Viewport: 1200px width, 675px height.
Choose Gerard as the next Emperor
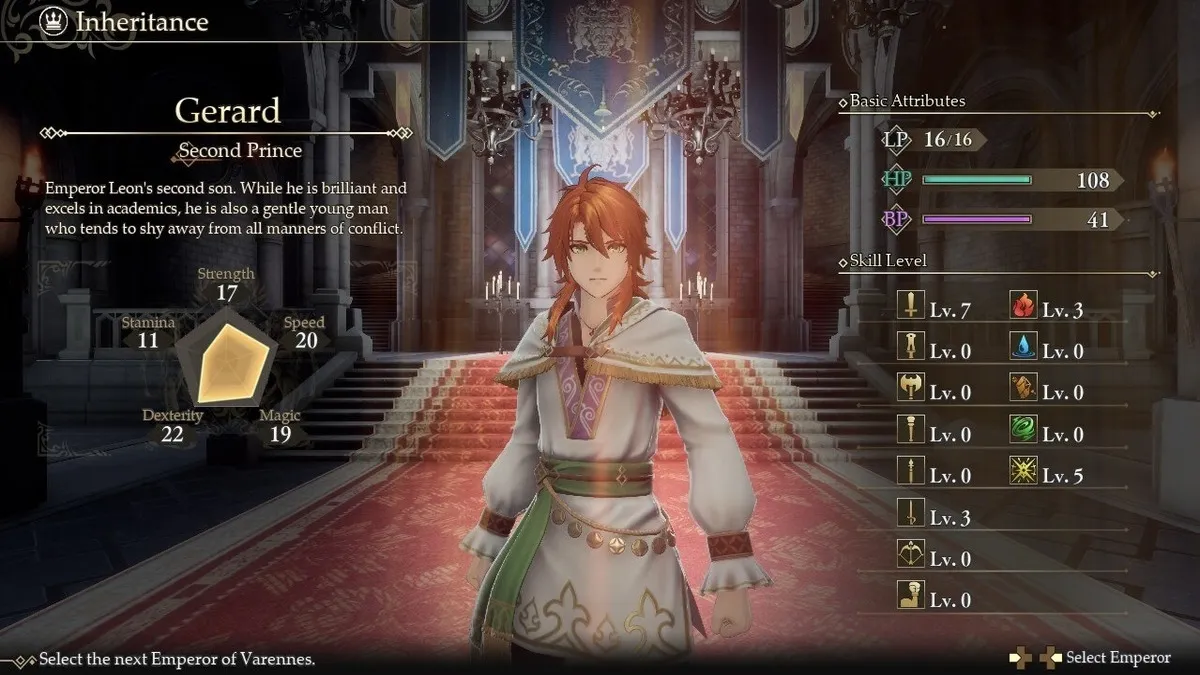(1117, 657)
